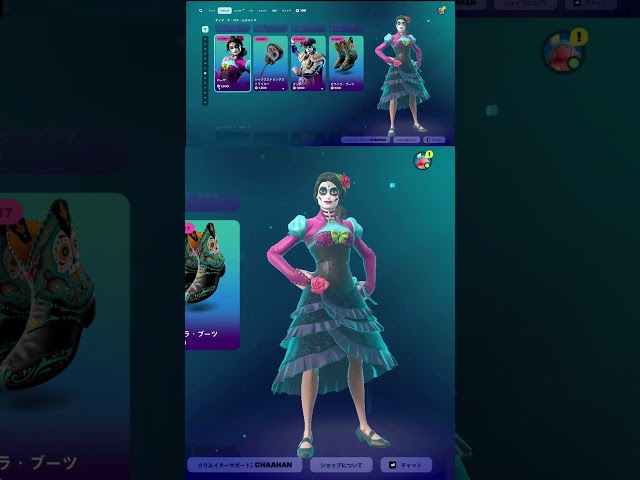Open the ショップについて info button
Image resolution: width=640 pixels, height=480 pixels.
pyautogui.click(x=341, y=465)
